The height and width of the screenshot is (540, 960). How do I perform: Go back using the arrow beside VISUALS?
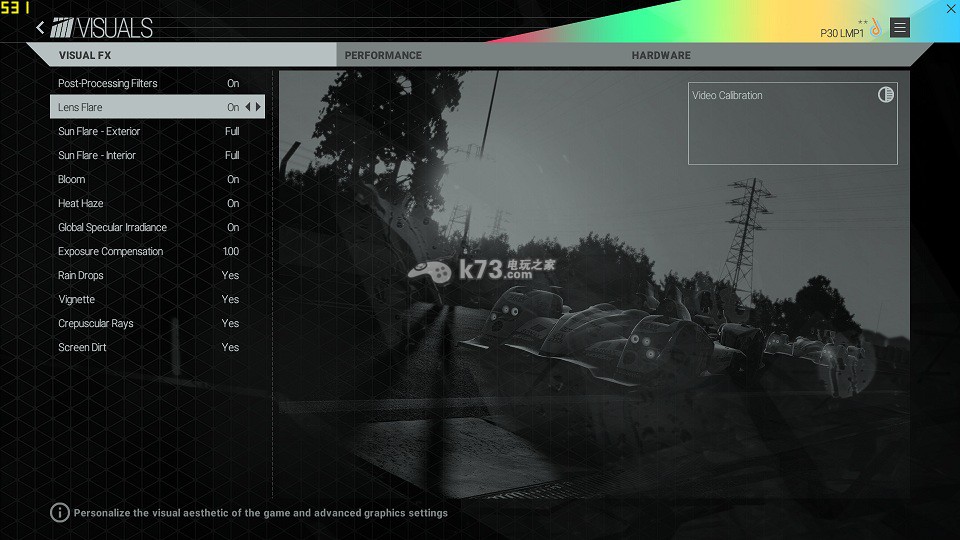point(40,28)
